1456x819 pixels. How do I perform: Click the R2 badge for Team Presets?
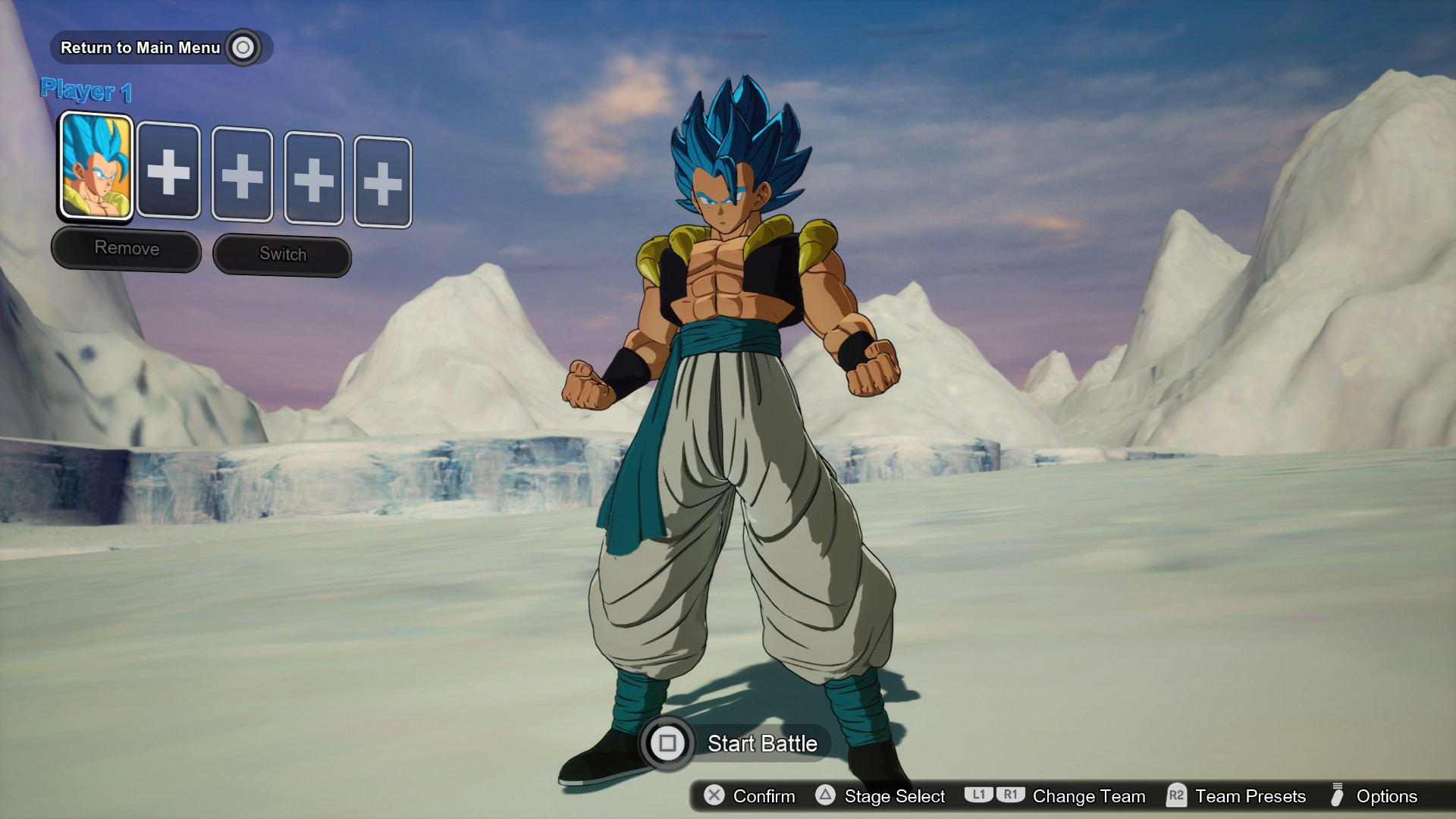point(1176,796)
